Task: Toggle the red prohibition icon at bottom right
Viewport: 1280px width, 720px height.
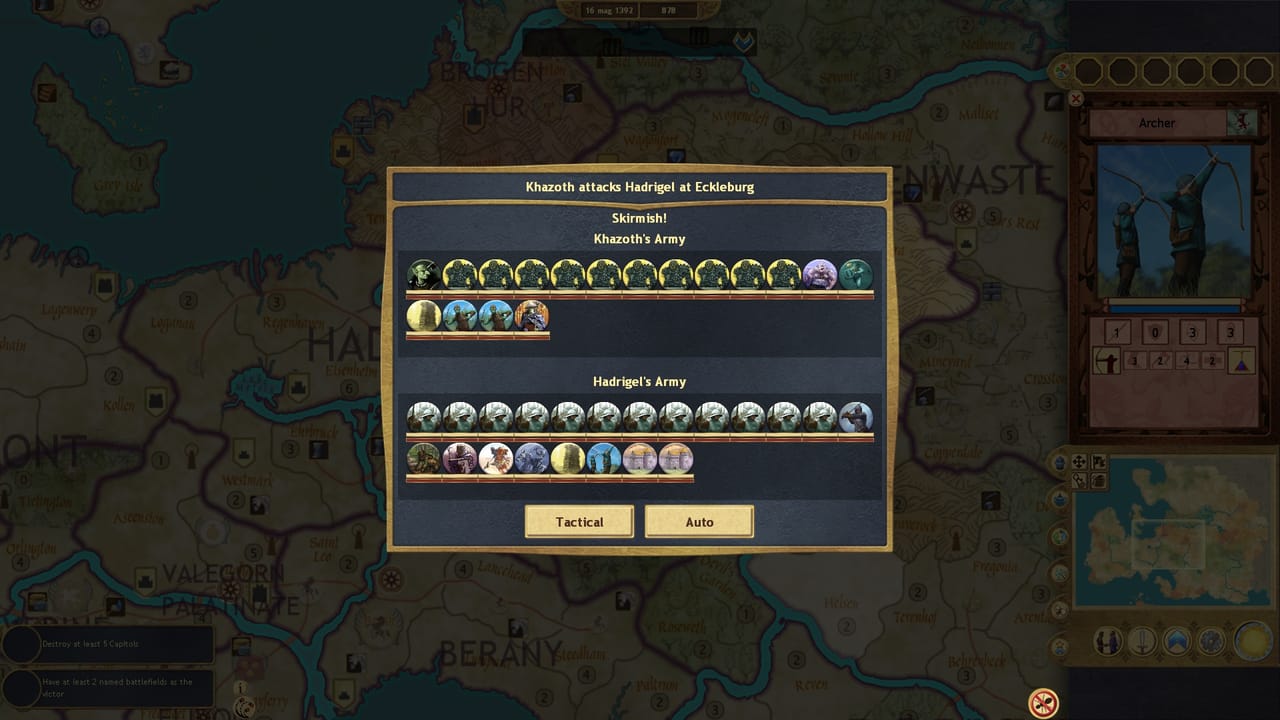Action: (x=1042, y=703)
